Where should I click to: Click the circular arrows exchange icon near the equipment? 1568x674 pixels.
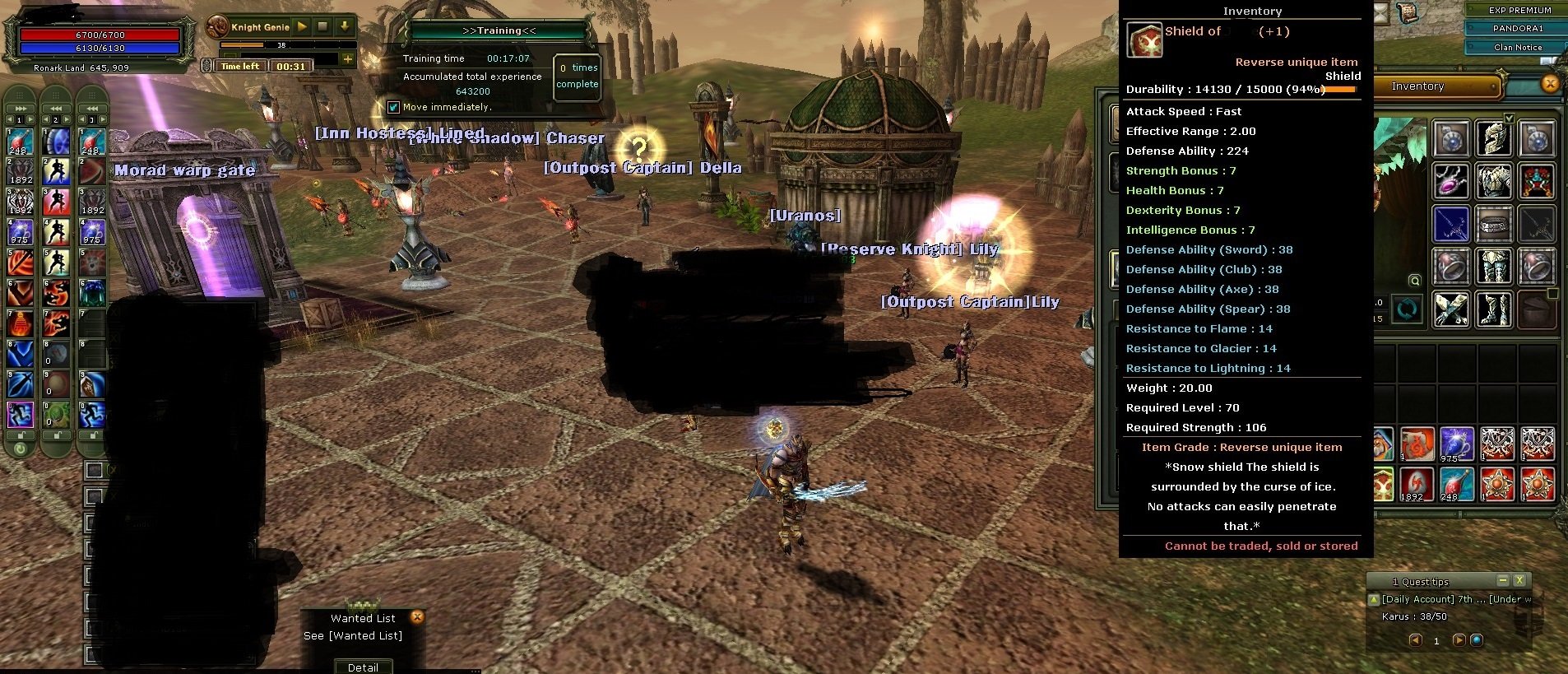(1406, 309)
